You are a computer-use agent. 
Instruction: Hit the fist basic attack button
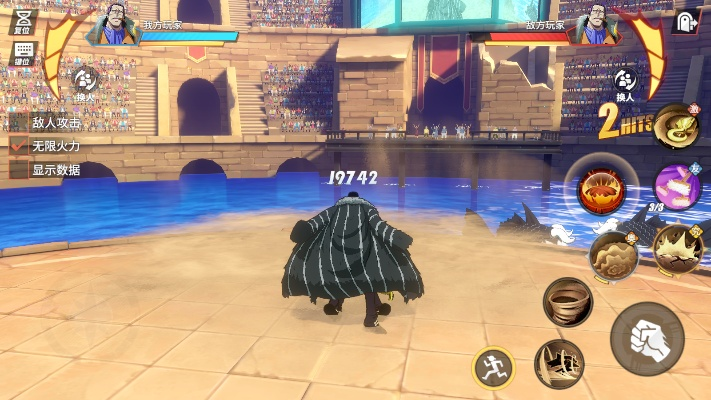coord(646,338)
